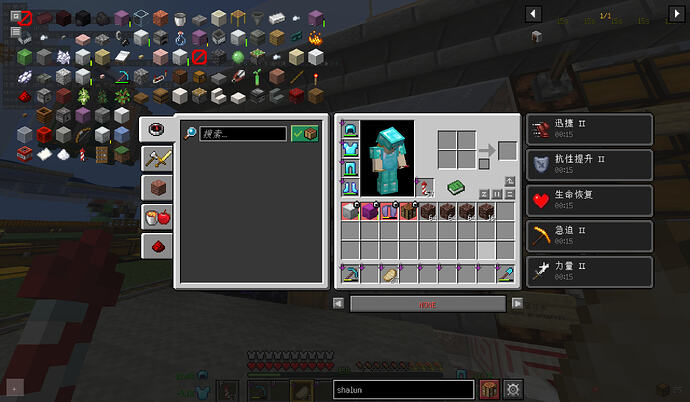Select the brown block category tab
This screenshot has height=402, width=690.
(155, 187)
